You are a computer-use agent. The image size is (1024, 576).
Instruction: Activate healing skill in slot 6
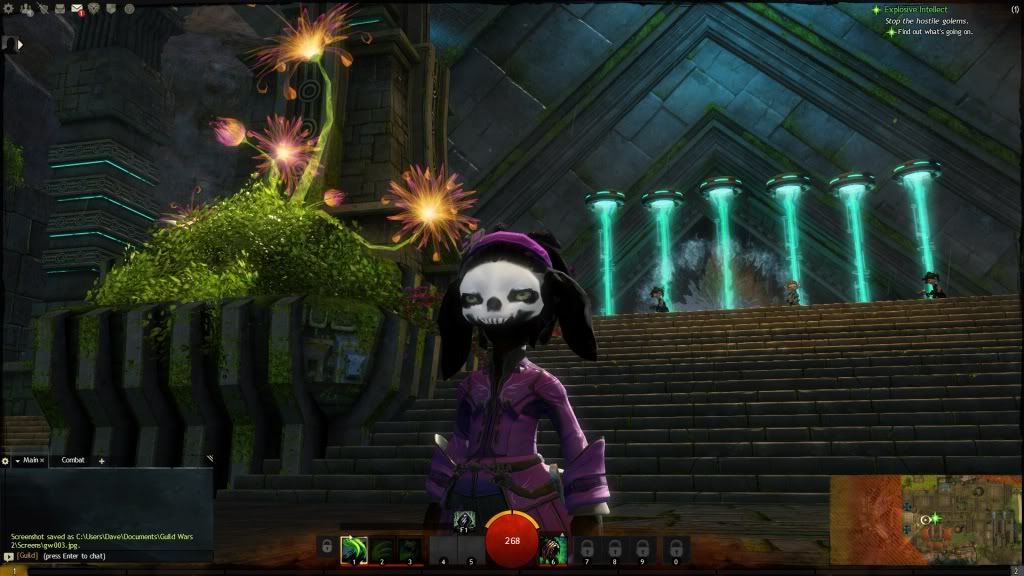pos(553,549)
